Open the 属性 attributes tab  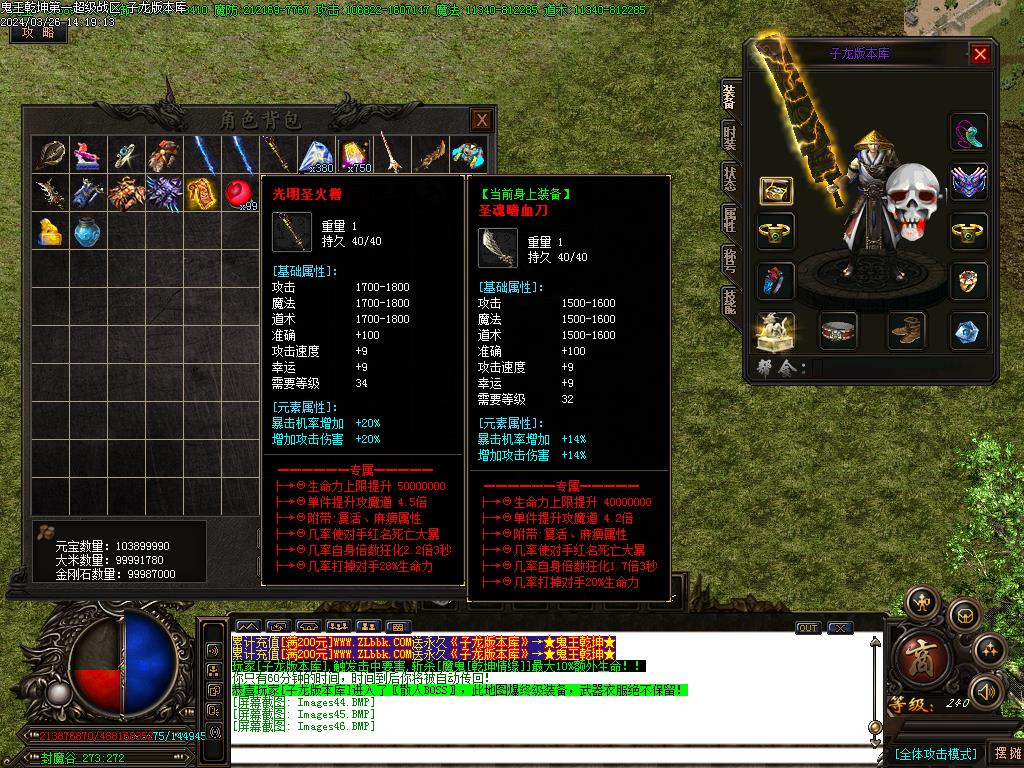[729, 220]
